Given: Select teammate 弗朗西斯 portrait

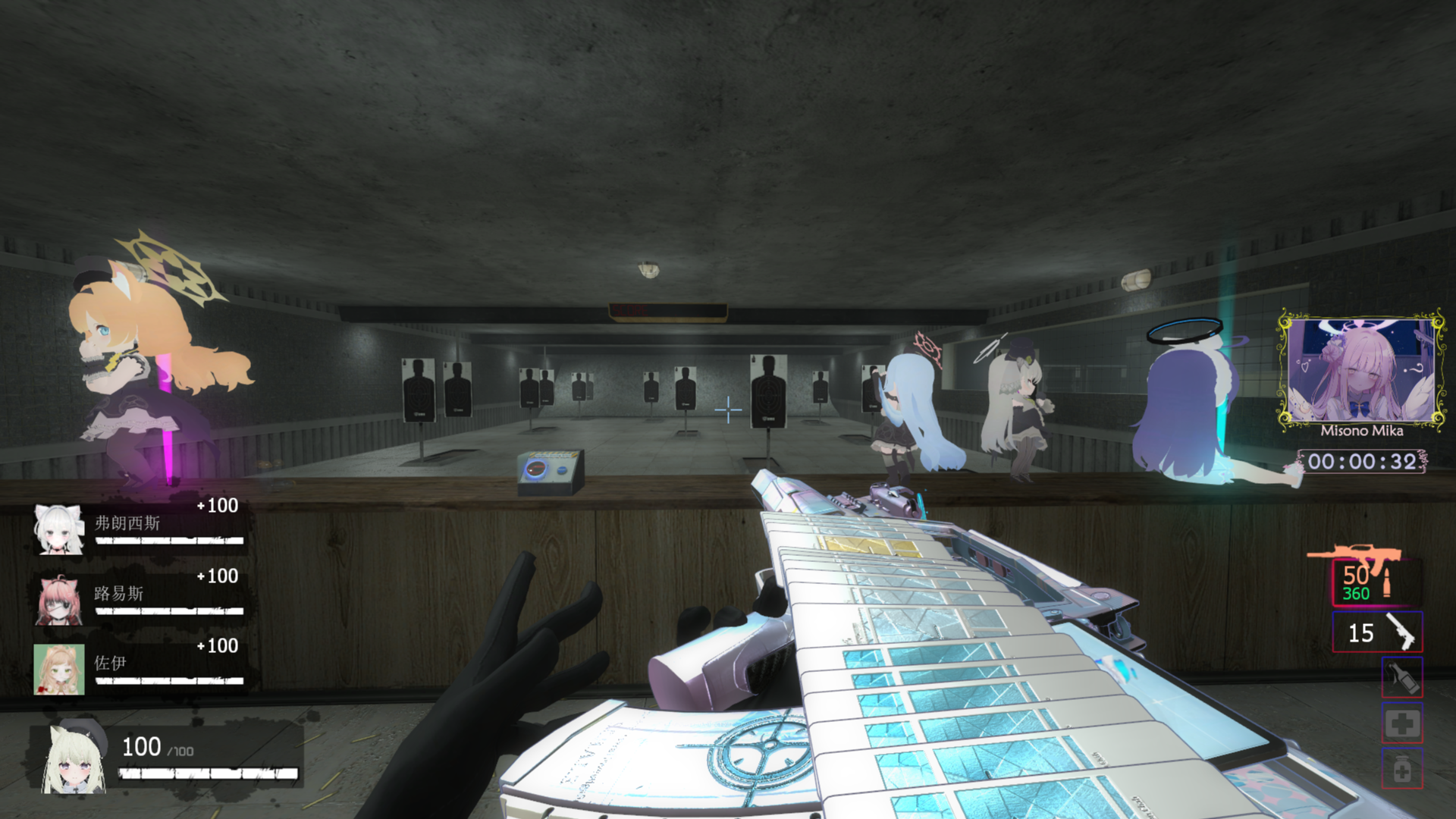Looking at the screenshot, I should click(x=59, y=529).
